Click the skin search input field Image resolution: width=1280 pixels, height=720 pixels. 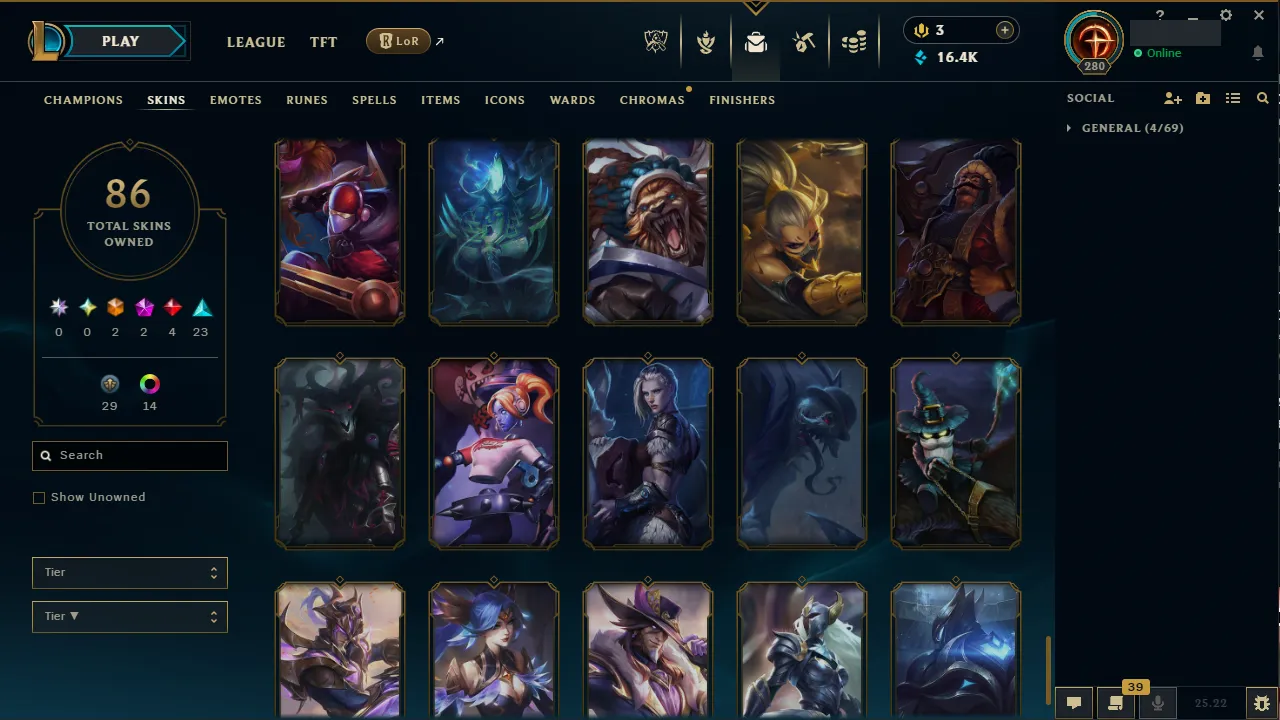tap(129, 455)
